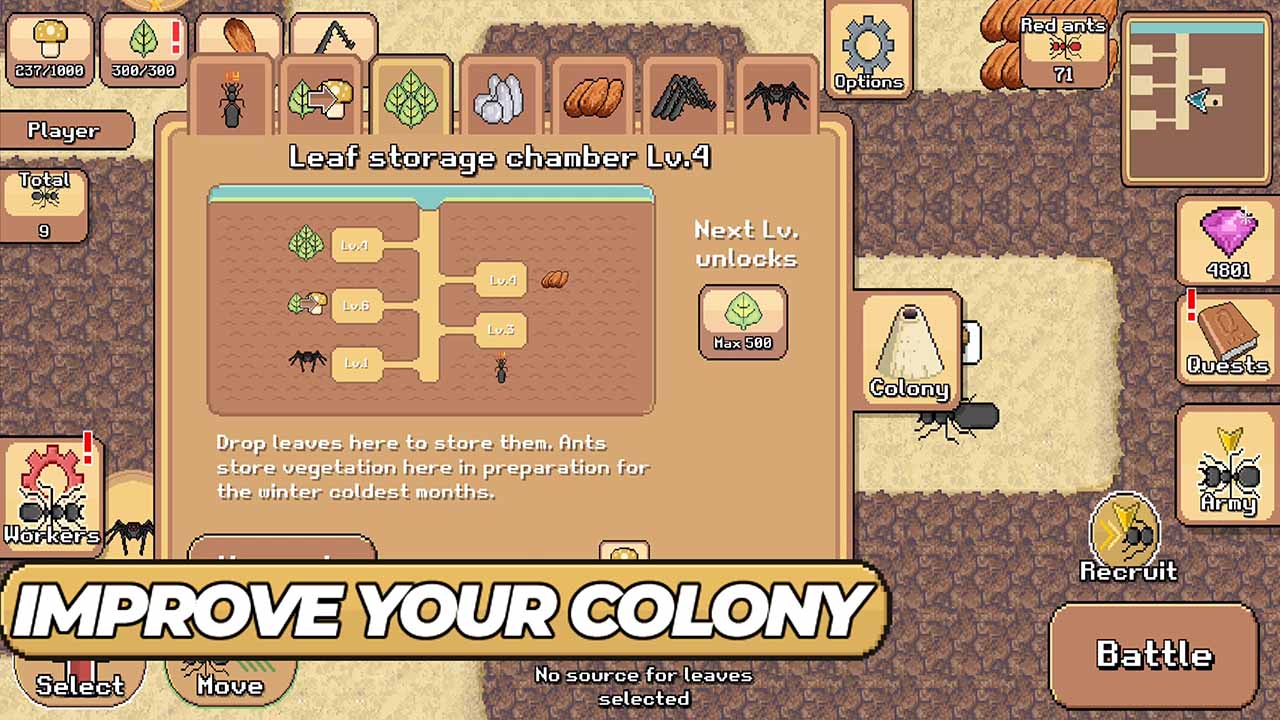1280x720 pixels.
Task: Tap the leaf counter showing 300/300
Action: click(x=143, y=48)
